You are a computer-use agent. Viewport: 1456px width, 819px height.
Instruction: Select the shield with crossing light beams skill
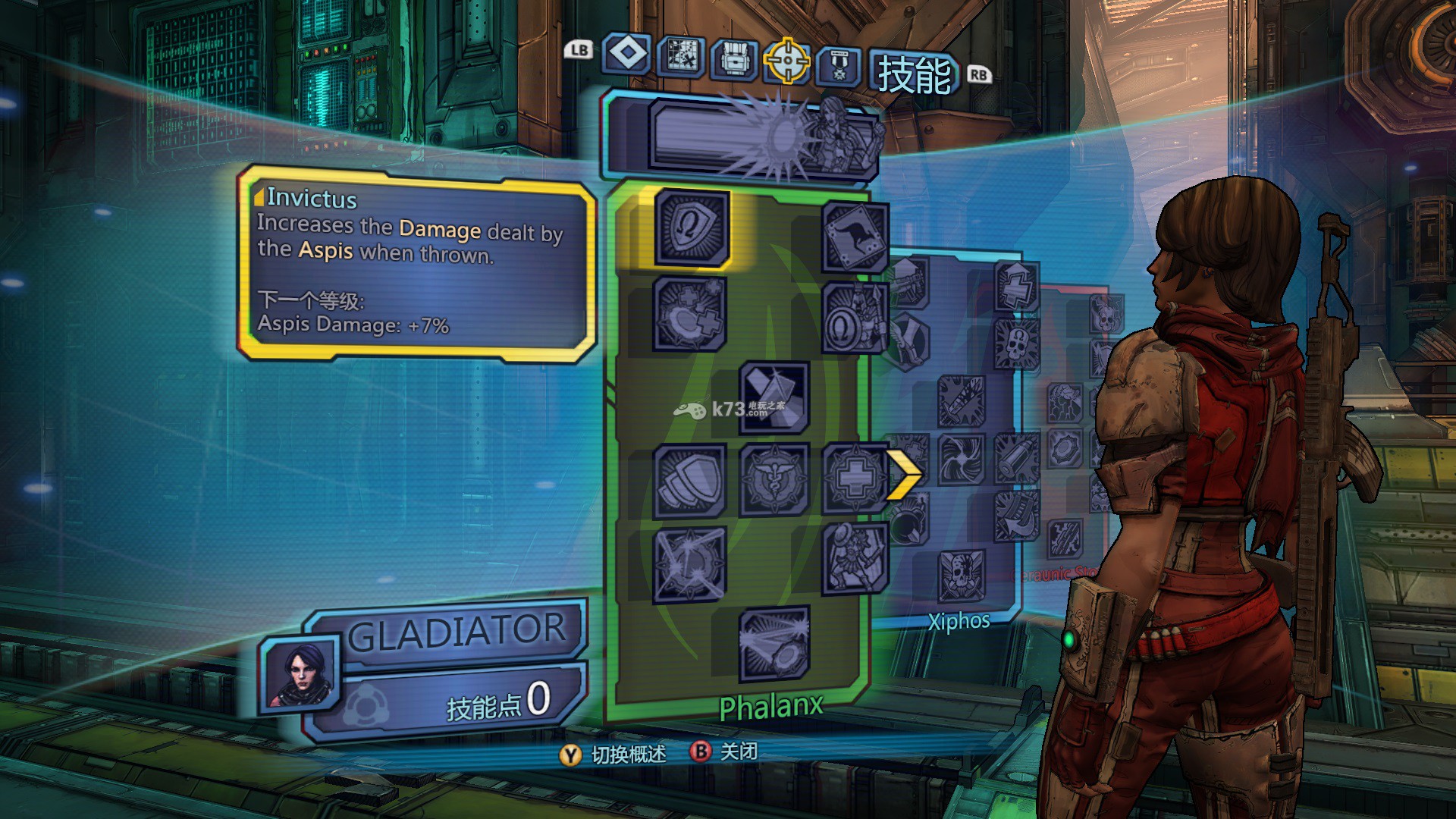(689, 563)
